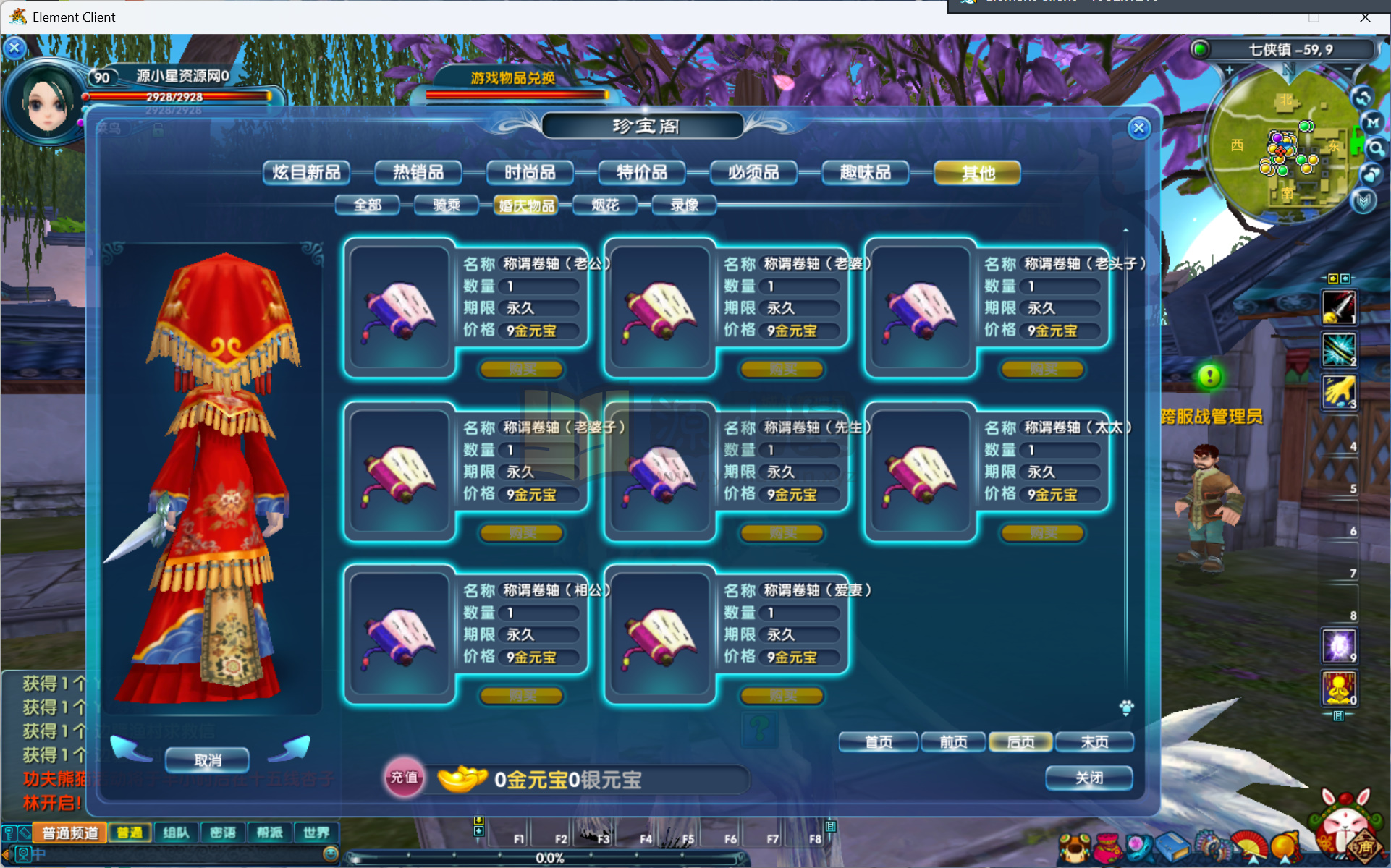Switch to the 热销品 shop tab
Screen dimensions: 1391x868
click(x=418, y=172)
